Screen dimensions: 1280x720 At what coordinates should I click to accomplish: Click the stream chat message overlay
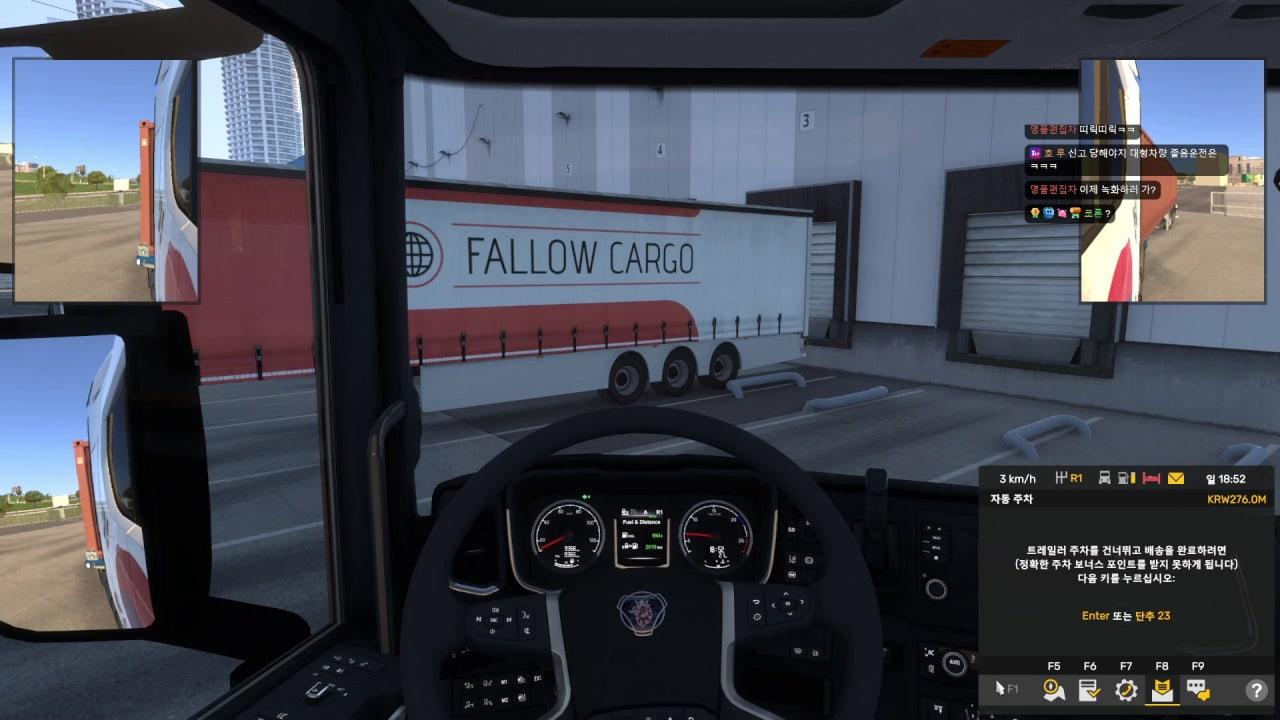pyautogui.click(x=1125, y=171)
